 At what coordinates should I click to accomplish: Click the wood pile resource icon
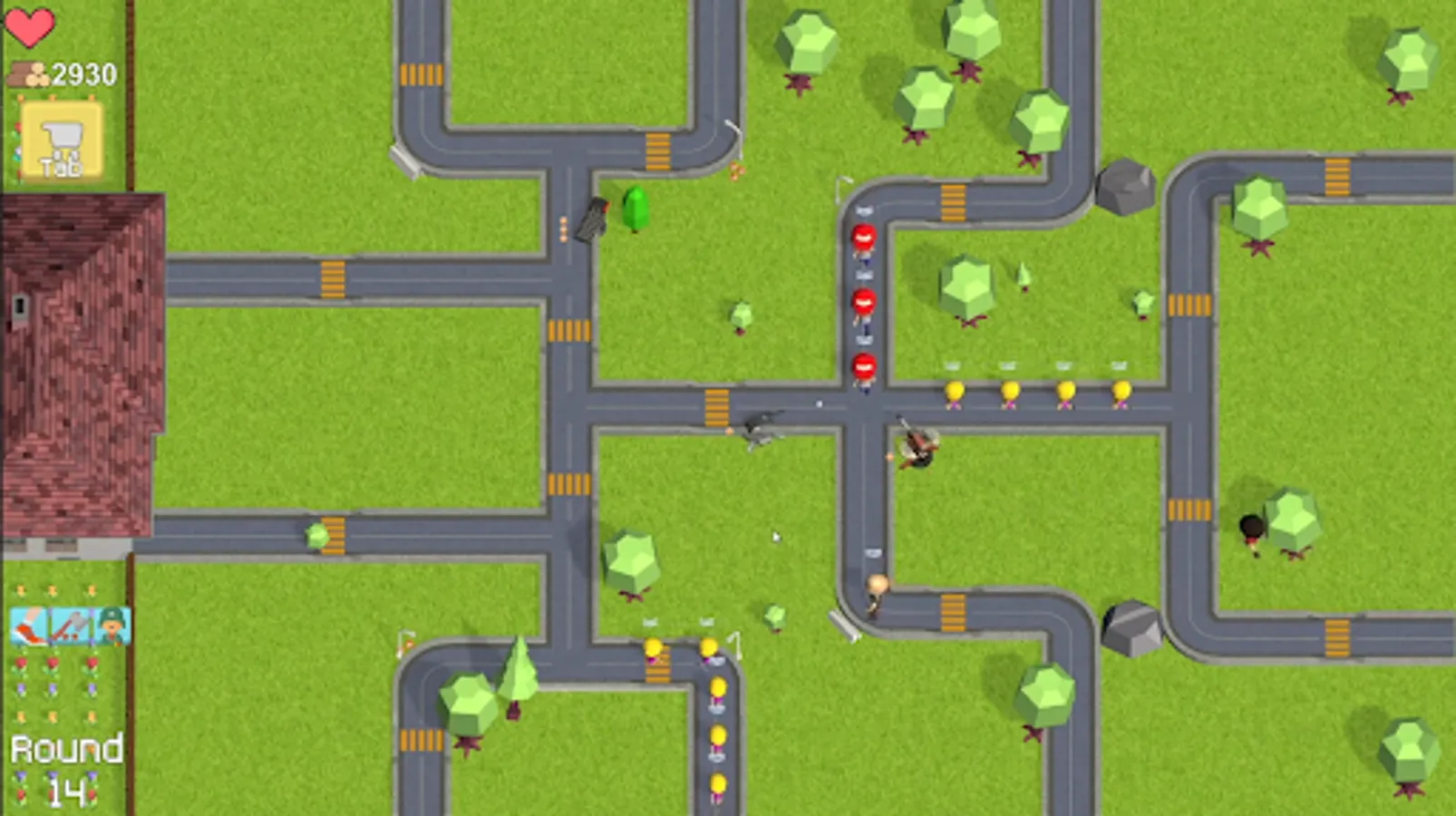click(x=27, y=73)
